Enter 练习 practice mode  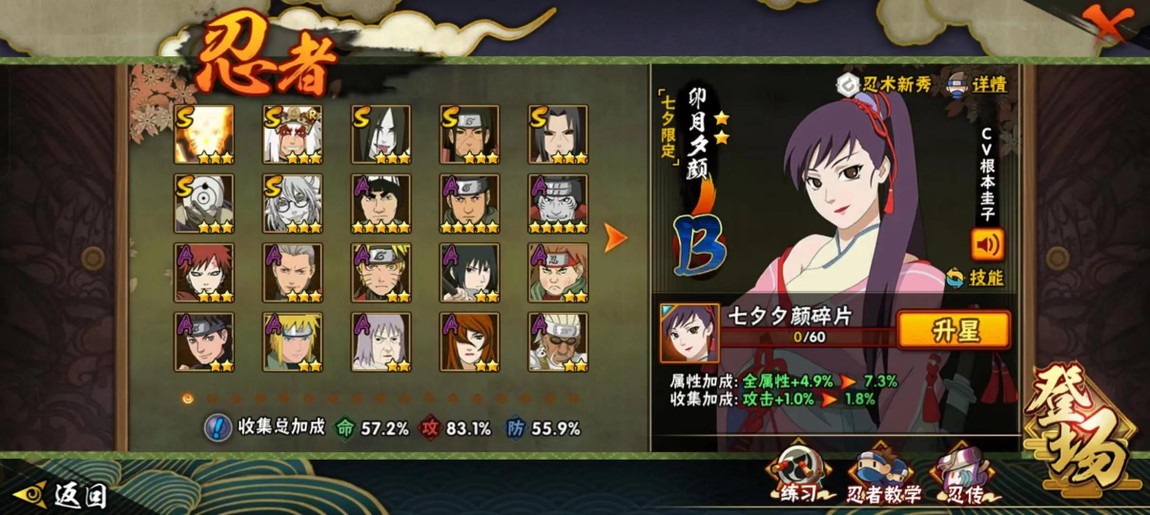click(799, 476)
